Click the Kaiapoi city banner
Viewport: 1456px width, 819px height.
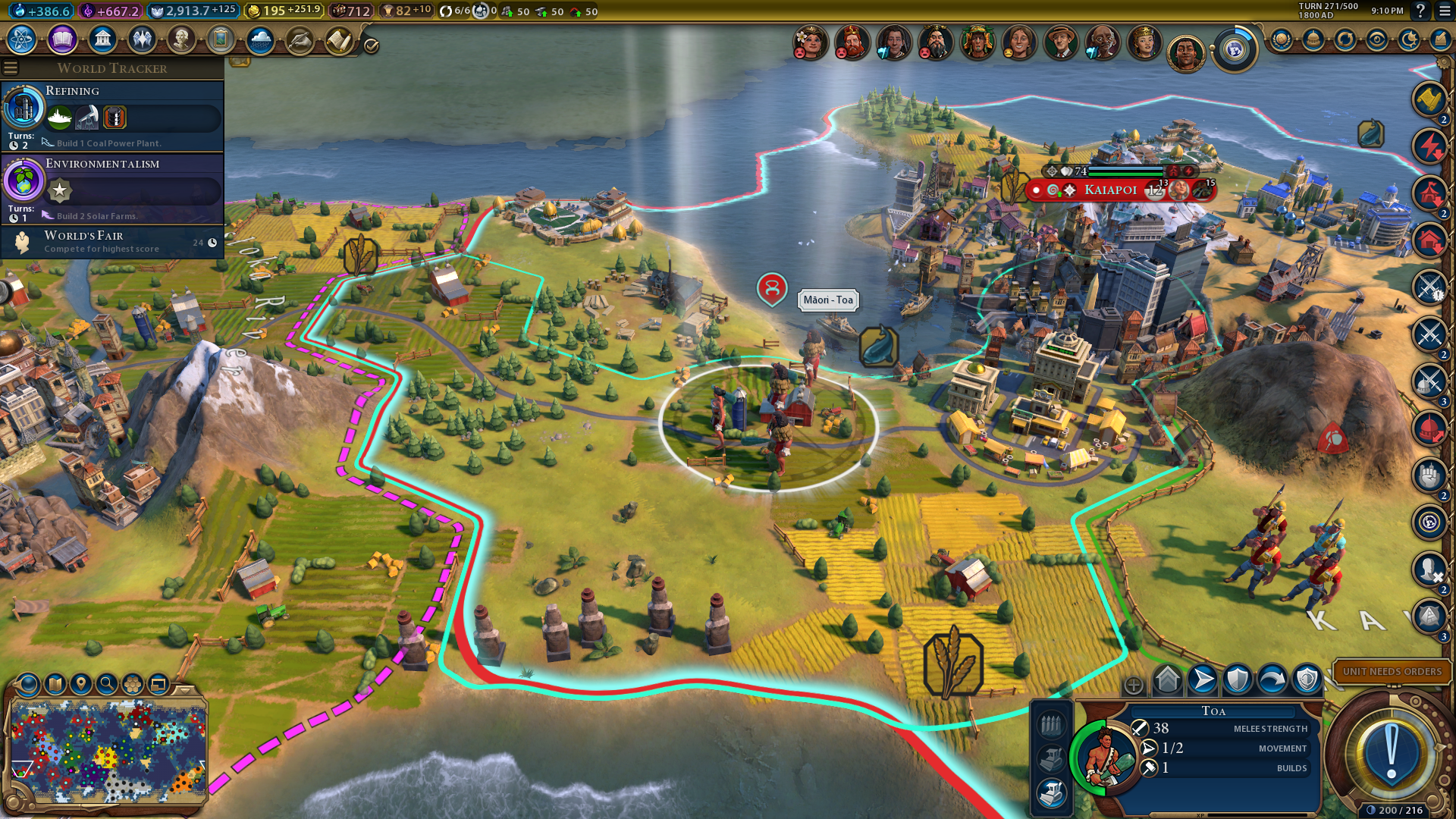click(1110, 190)
